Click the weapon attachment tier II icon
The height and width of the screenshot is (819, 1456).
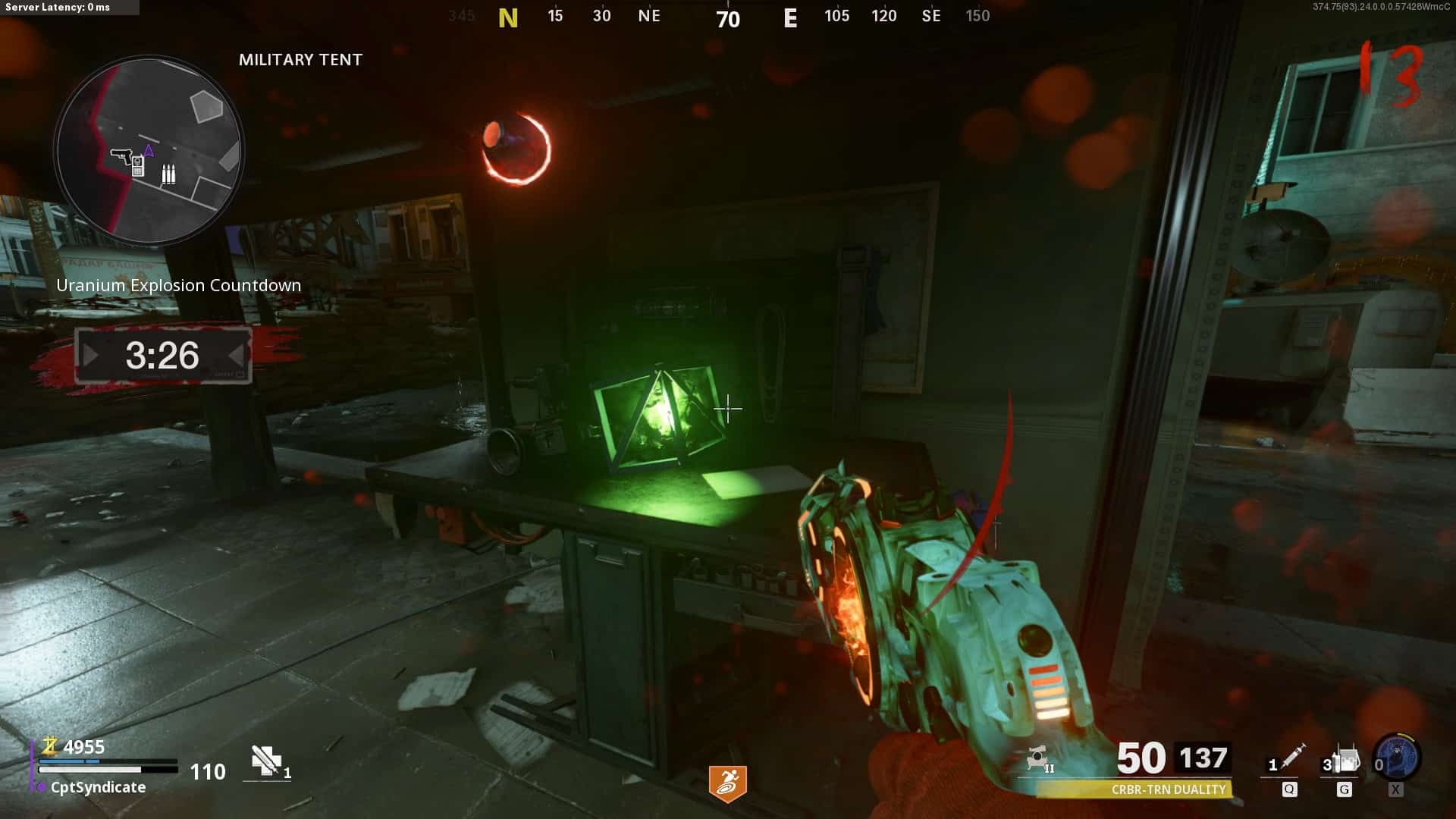click(1040, 759)
